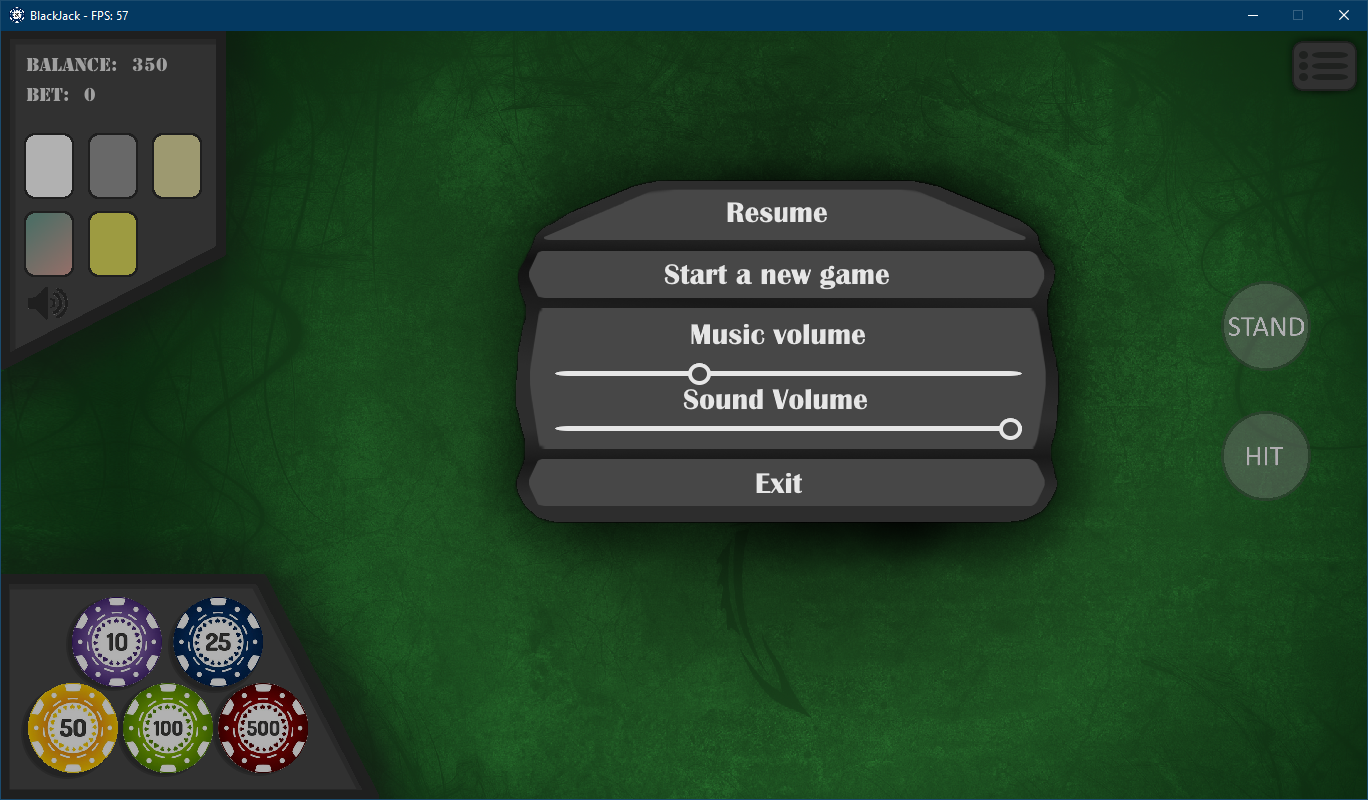Click Exit to quit the game
The image size is (1368, 800).
pyautogui.click(x=778, y=483)
